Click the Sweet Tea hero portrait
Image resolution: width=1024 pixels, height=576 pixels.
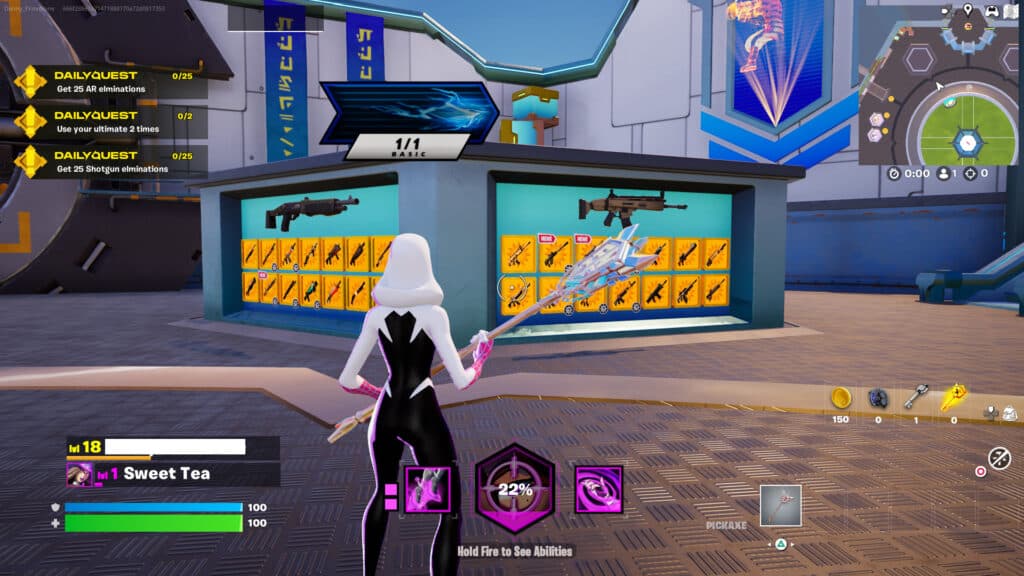79,474
